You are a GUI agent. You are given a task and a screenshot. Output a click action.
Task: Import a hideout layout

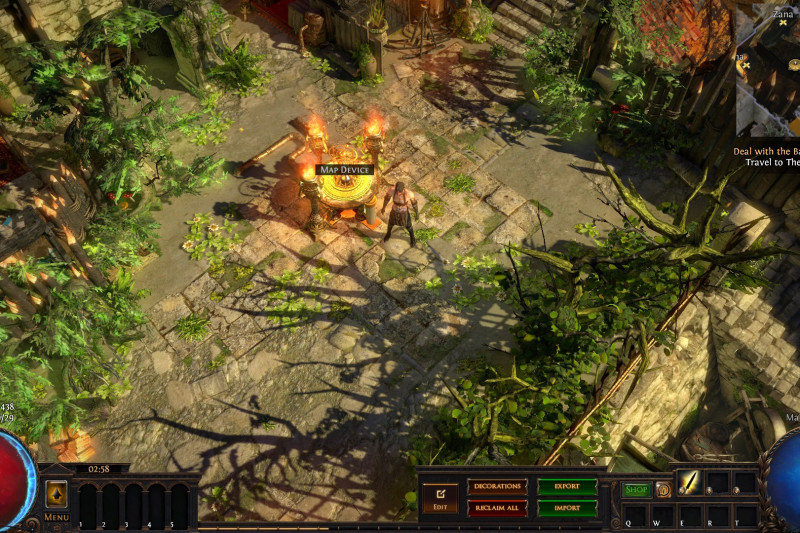pos(567,508)
